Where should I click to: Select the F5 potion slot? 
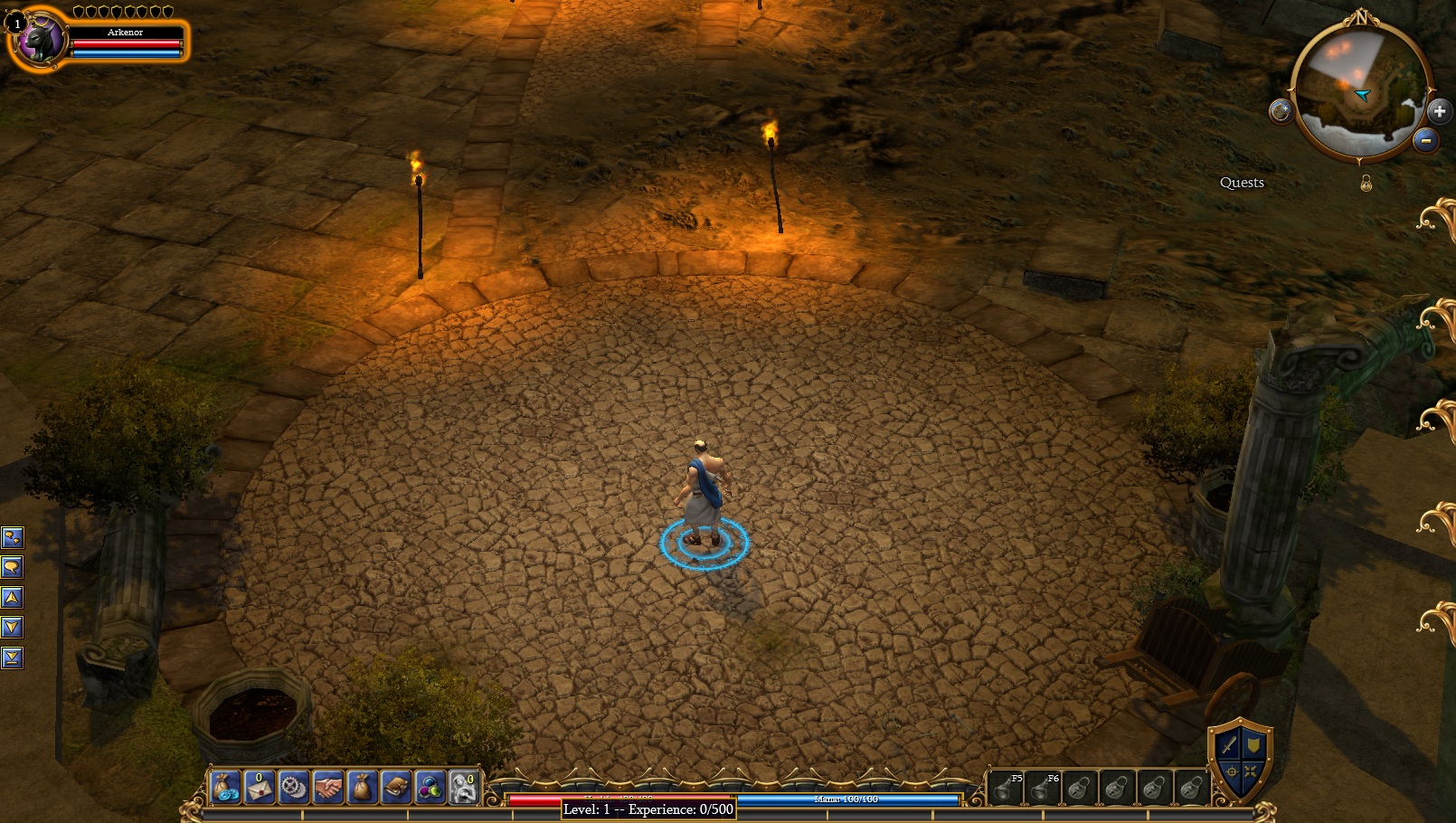point(1006,788)
